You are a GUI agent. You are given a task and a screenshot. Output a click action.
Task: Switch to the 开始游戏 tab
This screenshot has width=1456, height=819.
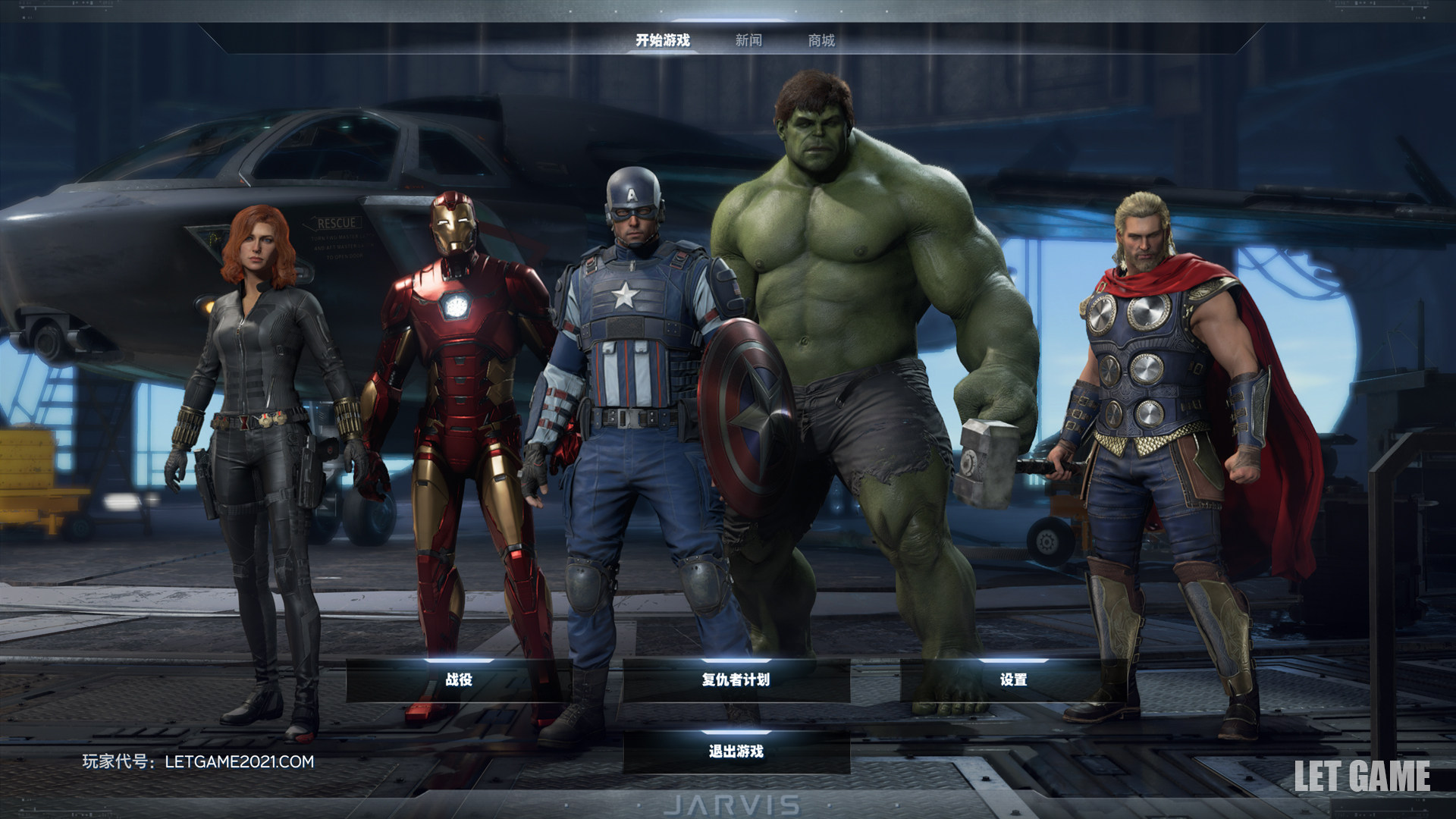662,40
